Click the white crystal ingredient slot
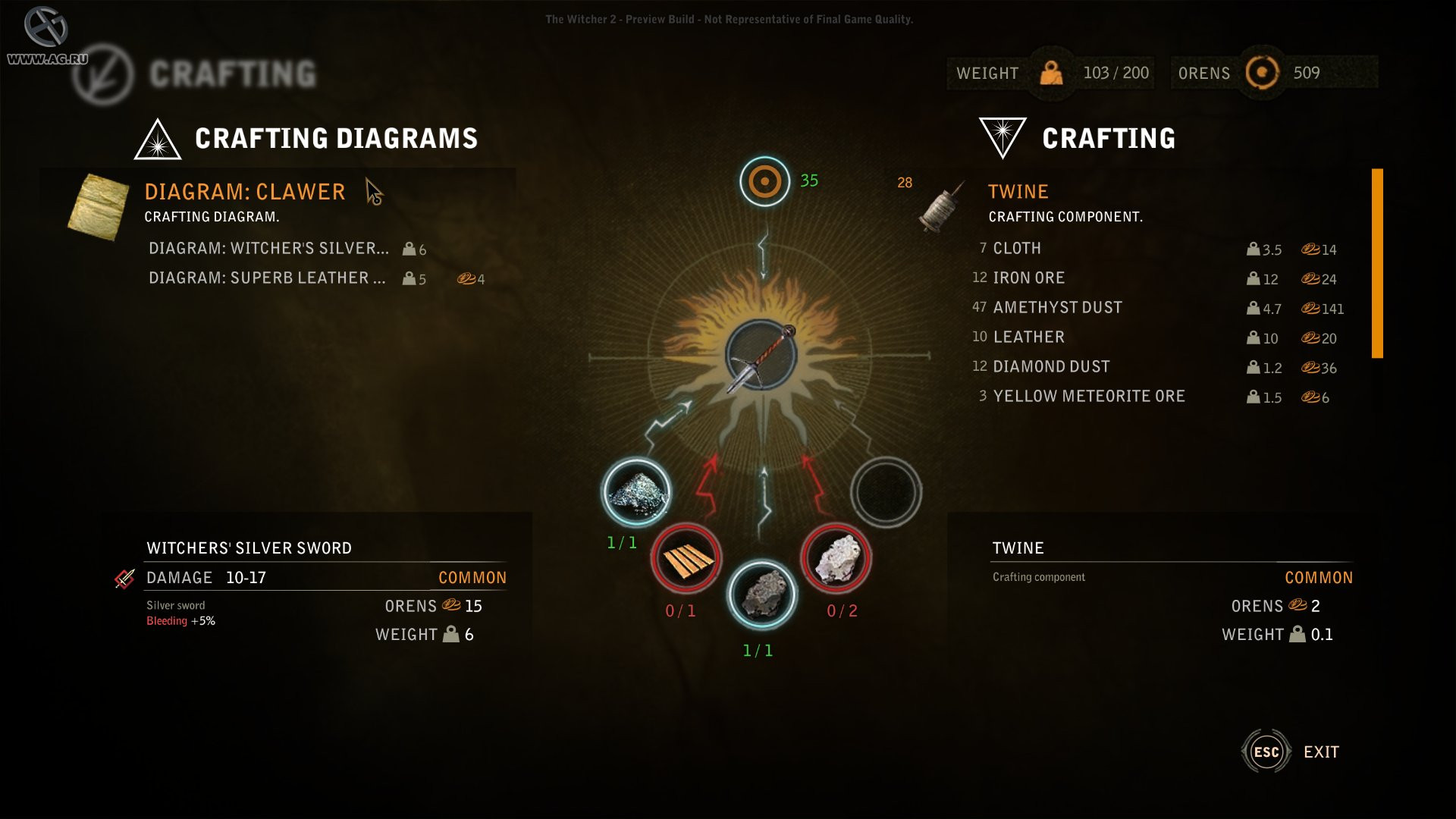The image size is (1456, 819). (x=836, y=559)
